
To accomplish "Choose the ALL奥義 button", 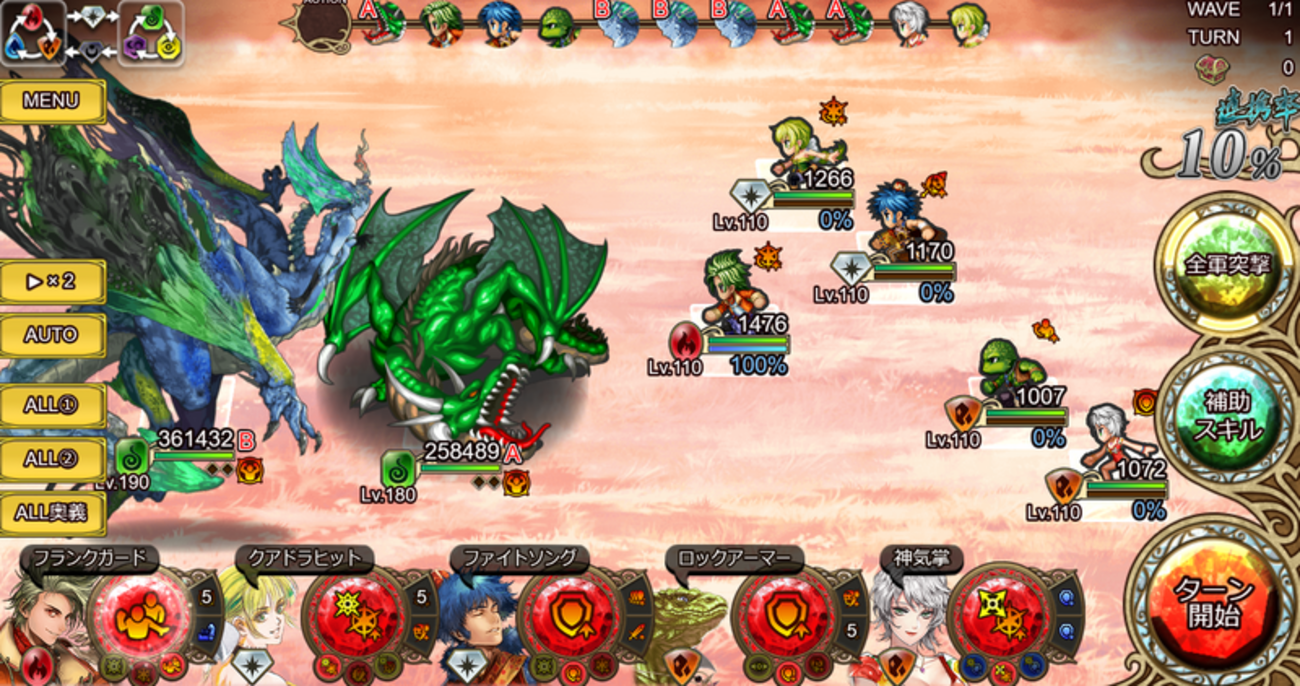I will click(52, 513).
